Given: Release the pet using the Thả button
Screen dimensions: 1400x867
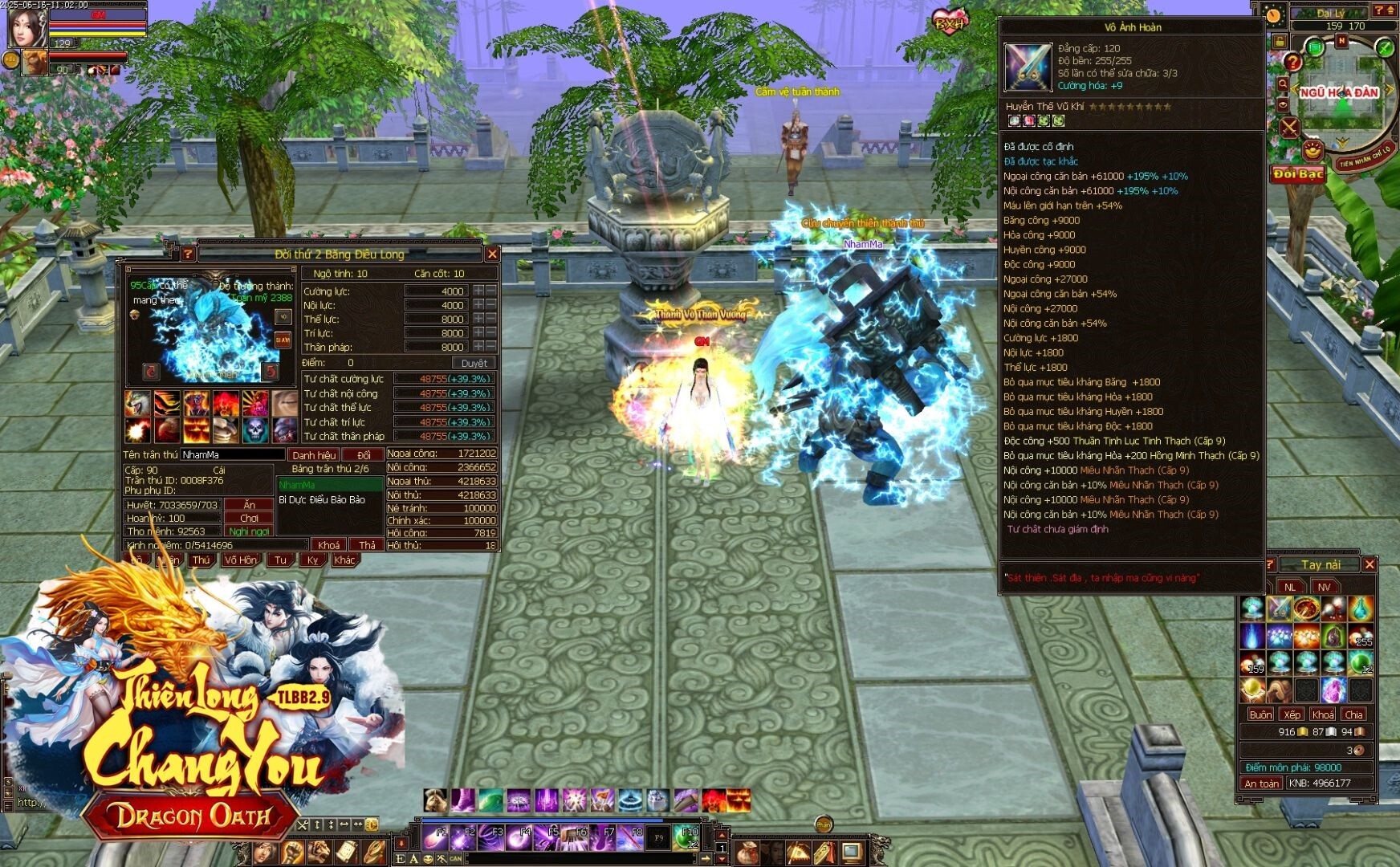Looking at the screenshot, I should tap(367, 545).
